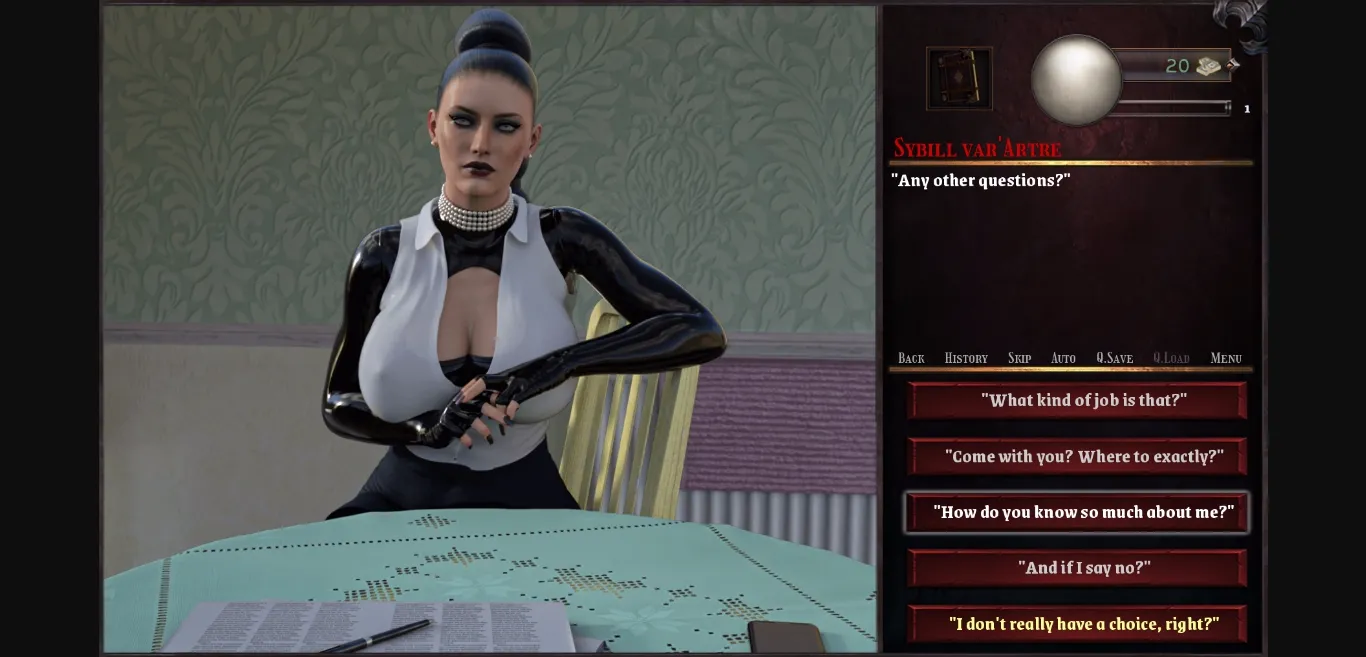The image size is (1366, 657).
Task: Open the game Menu
Action: [1226, 358]
